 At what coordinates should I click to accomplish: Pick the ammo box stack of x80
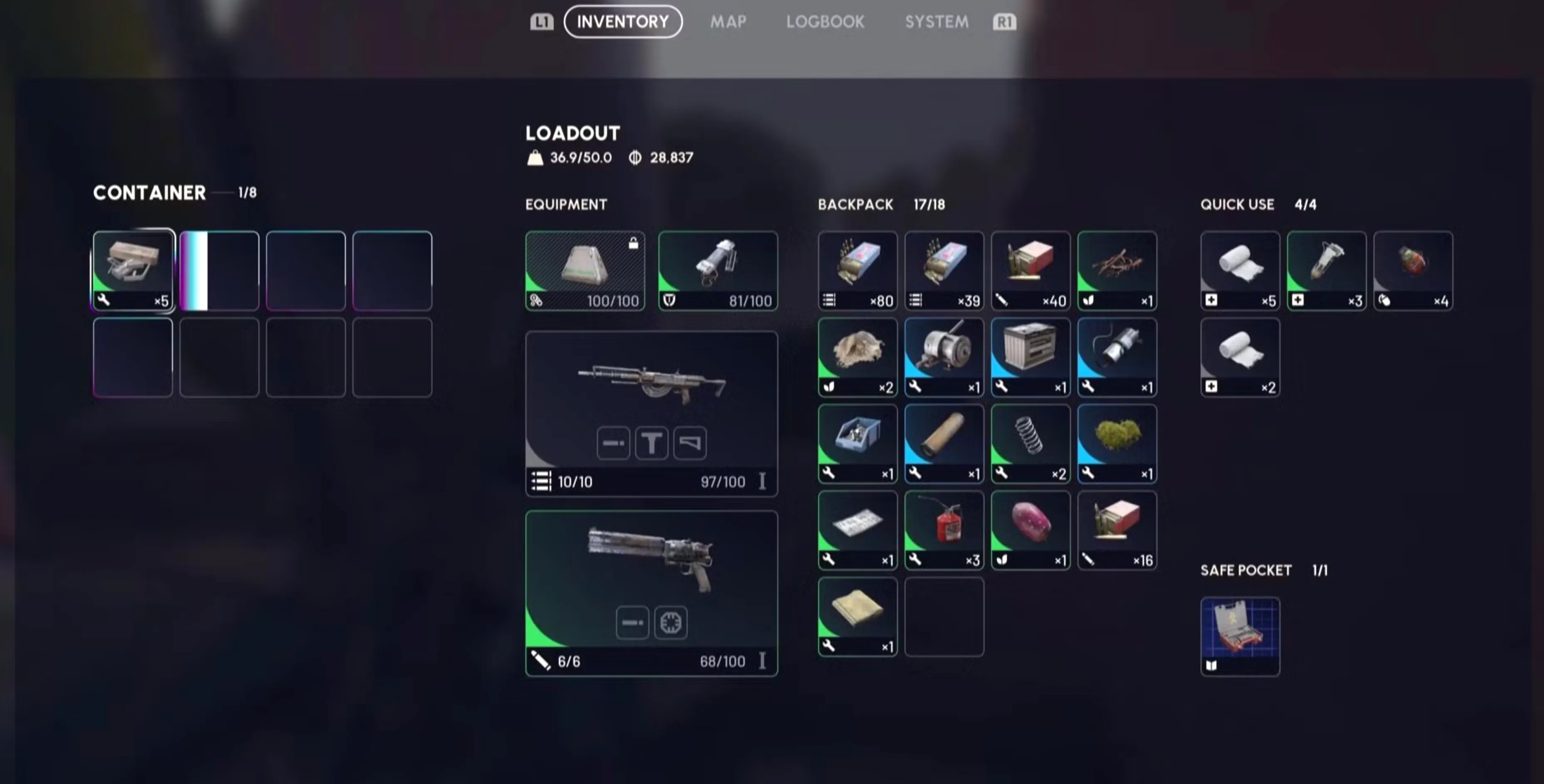click(x=857, y=270)
